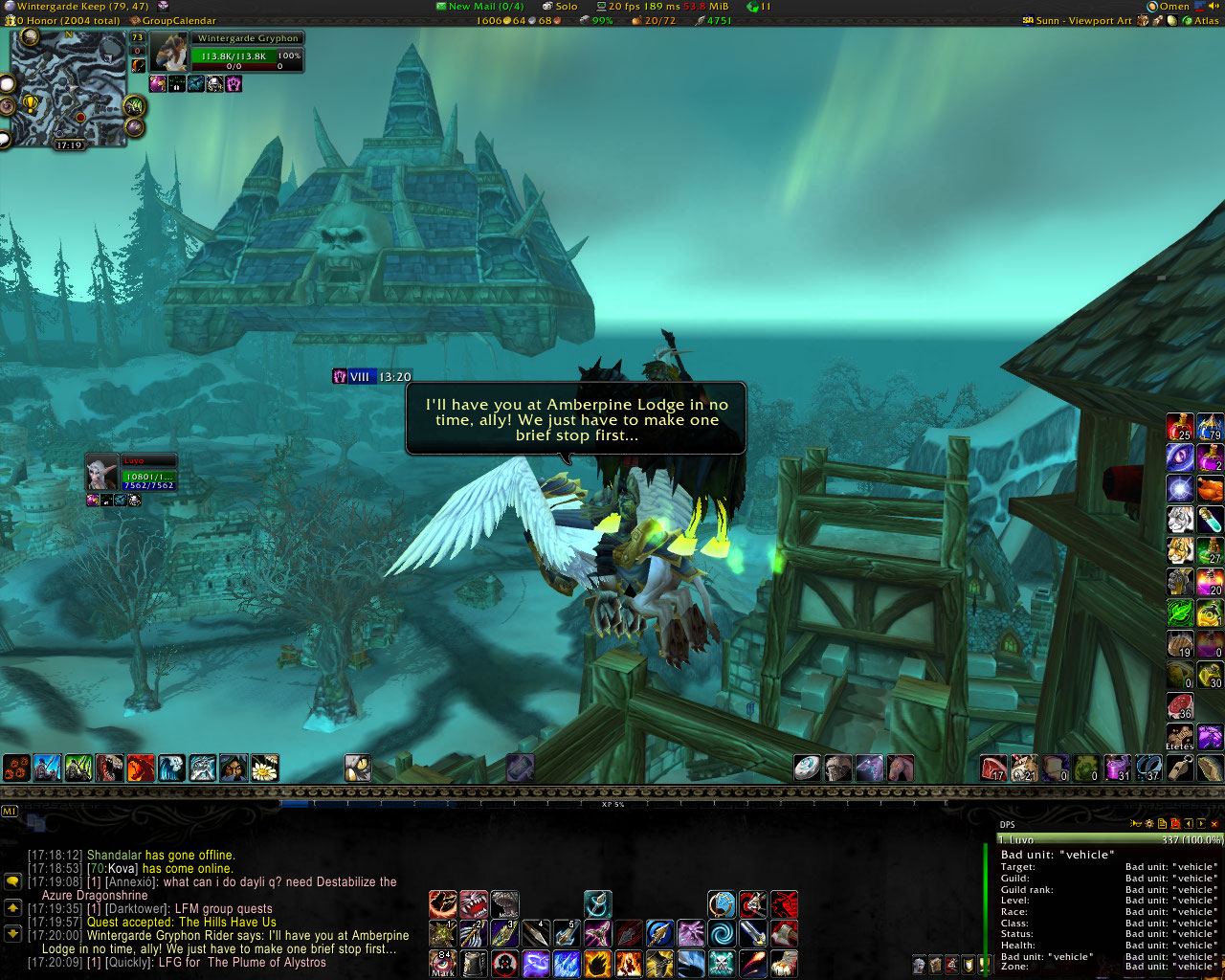This screenshot has width=1225, height=980.
Task: Activate the Hunter's Mark ability icon
Action: pyautogui.click(x=443, y=963)
